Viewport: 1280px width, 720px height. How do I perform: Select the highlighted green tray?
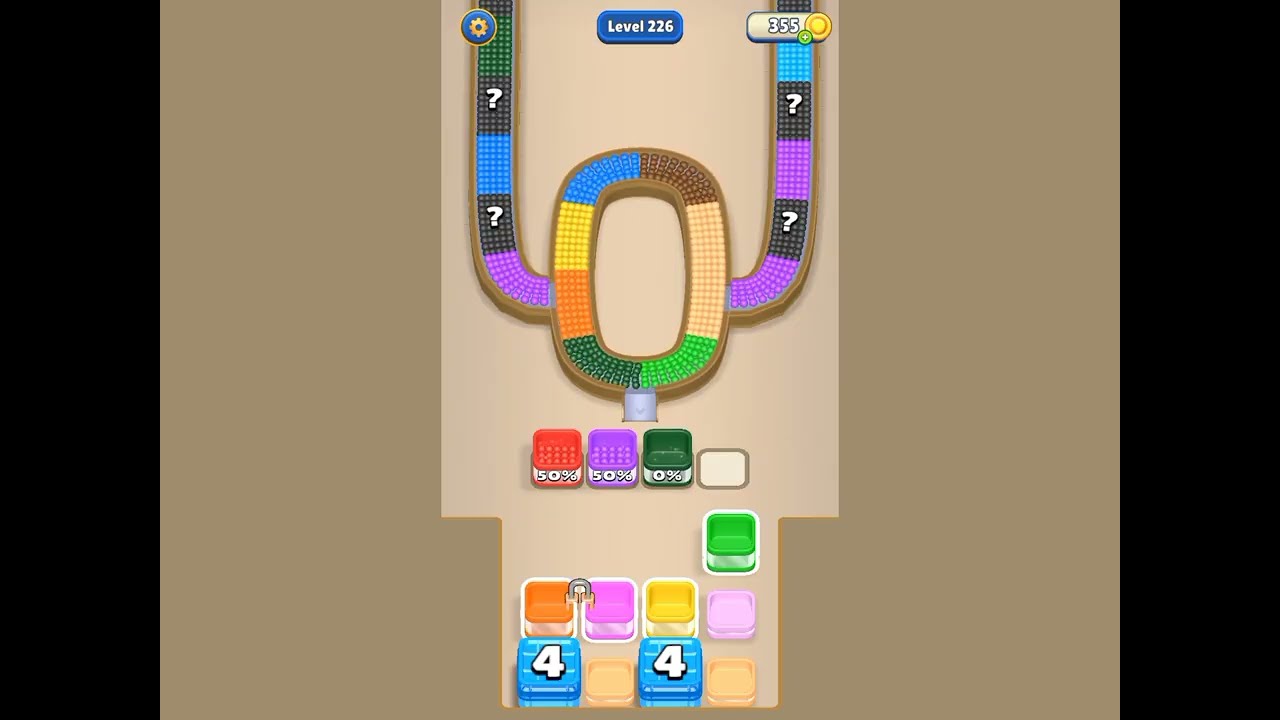pyautogui.click(x=731, y=542)
